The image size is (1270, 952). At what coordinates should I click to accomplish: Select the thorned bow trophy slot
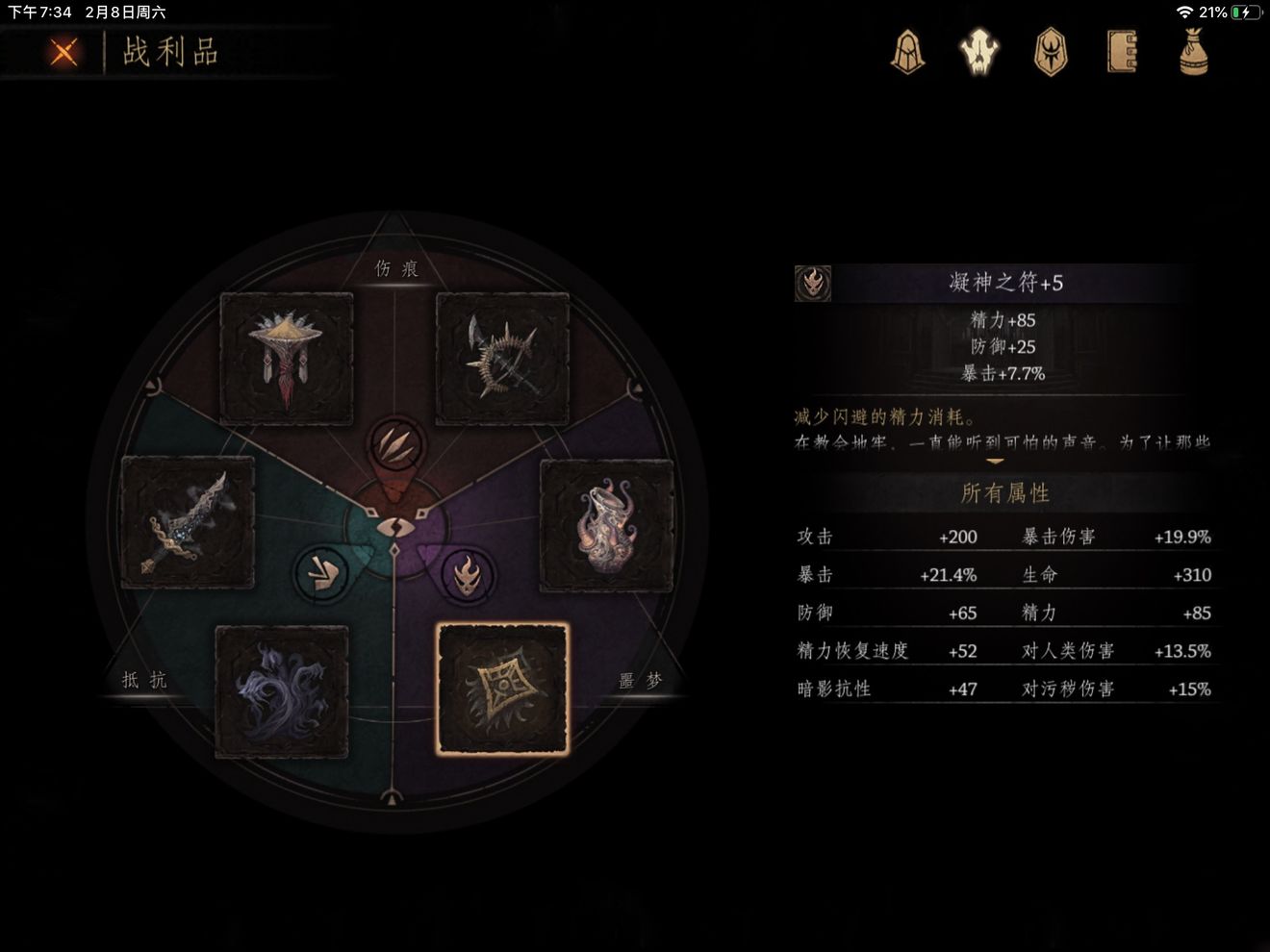point(502,359)
